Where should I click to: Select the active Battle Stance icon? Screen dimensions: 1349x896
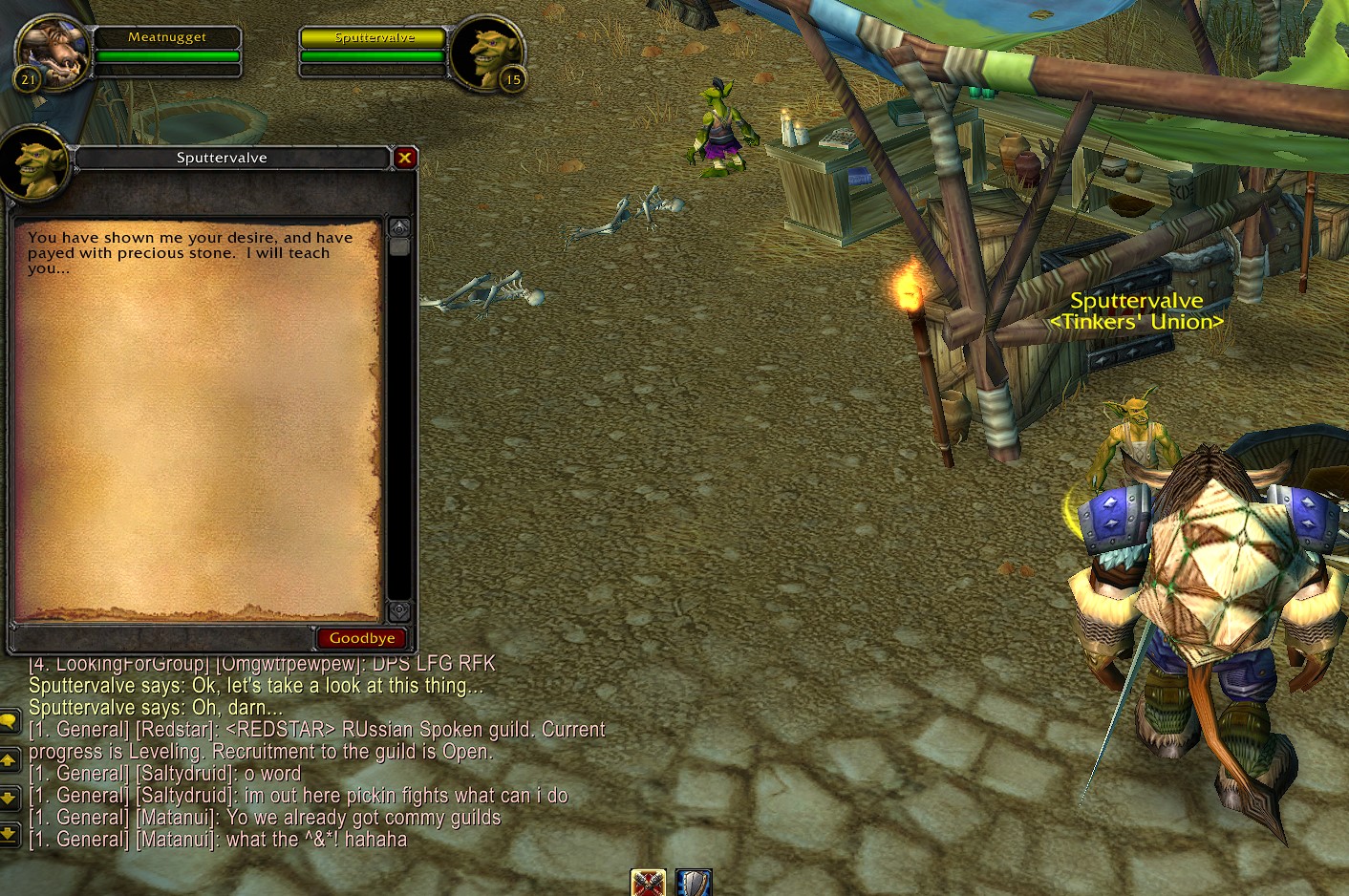(649, 884)
